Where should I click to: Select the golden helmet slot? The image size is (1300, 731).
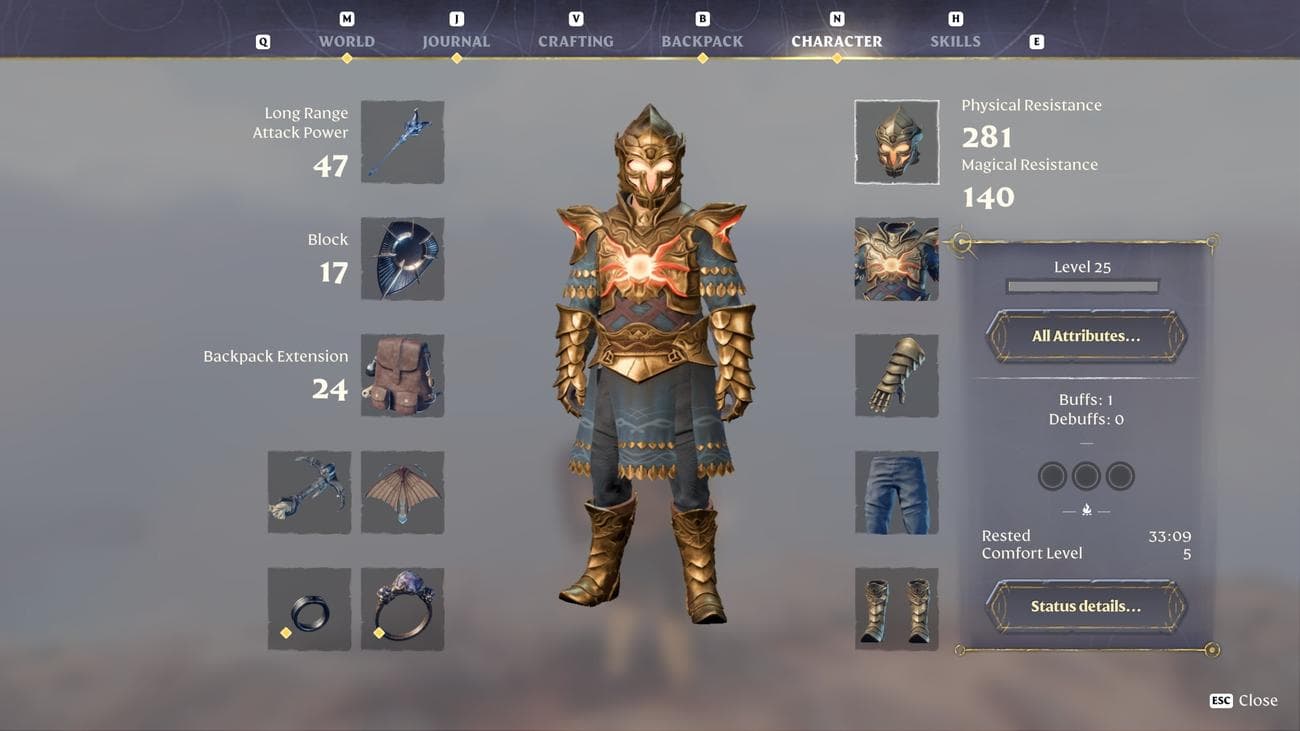pos(896,142)
